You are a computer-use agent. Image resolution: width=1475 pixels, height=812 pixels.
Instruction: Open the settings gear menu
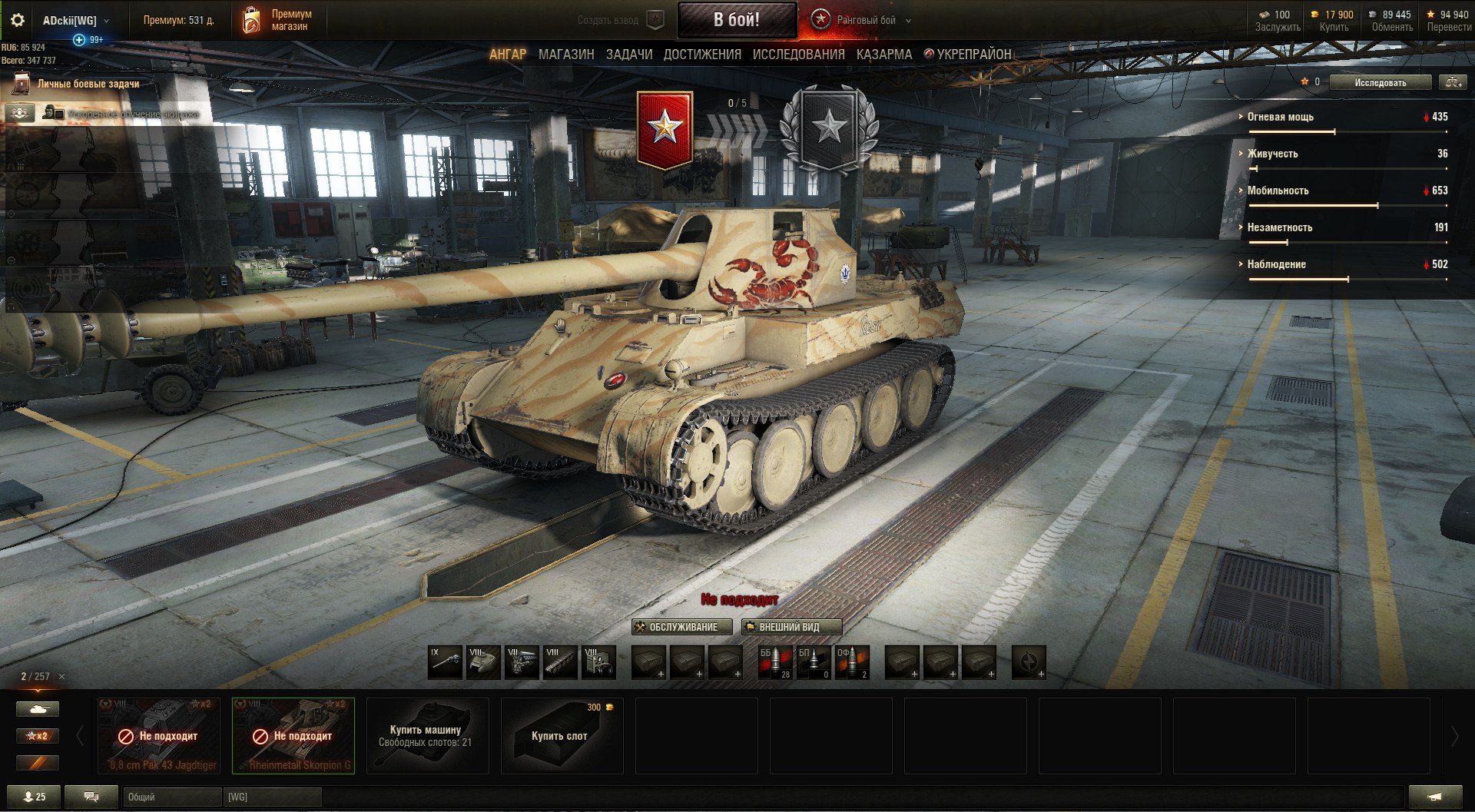17,21
